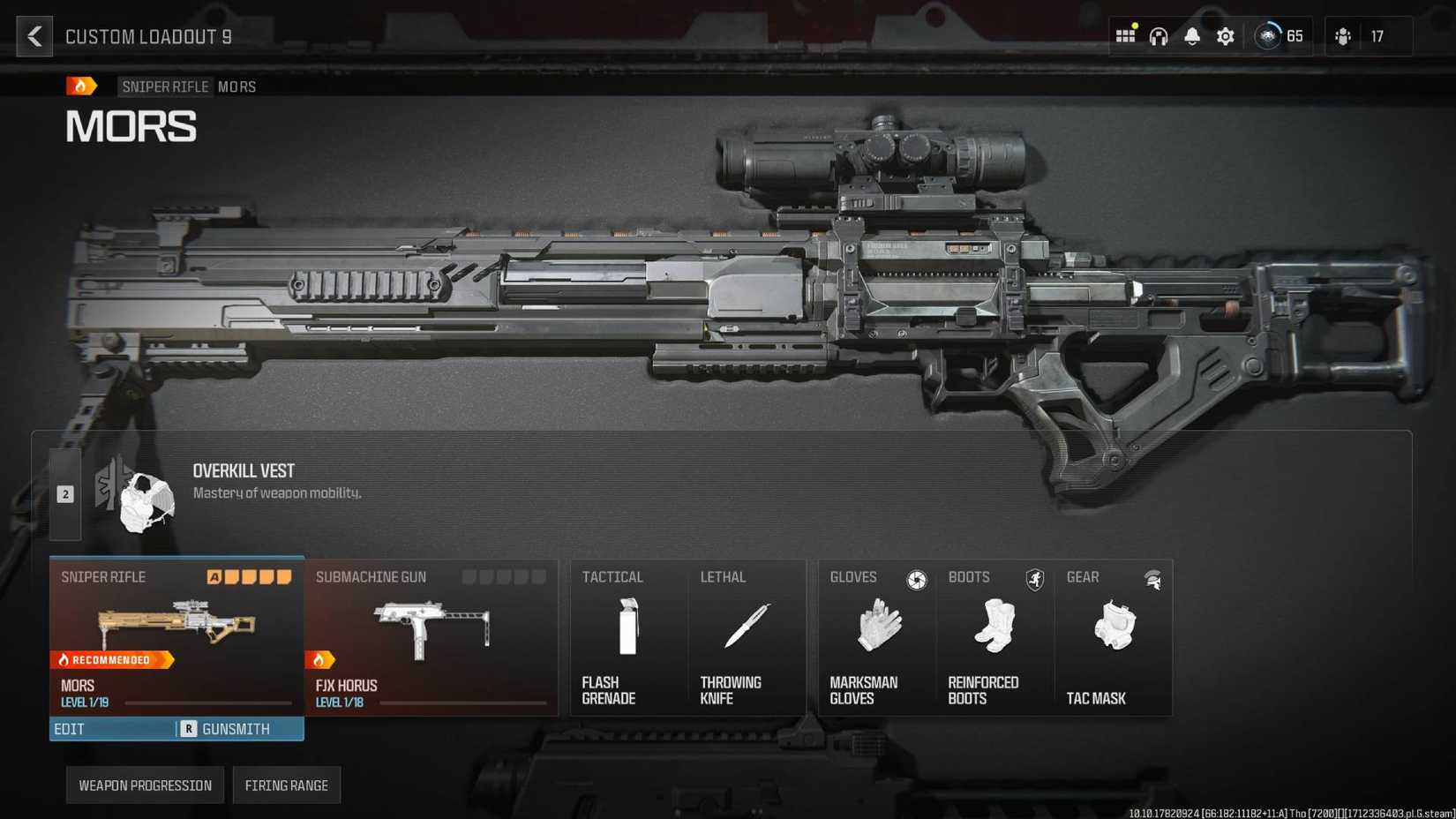Open the notifications bell icon
1456x819 pixels.
pos(1191,36)
